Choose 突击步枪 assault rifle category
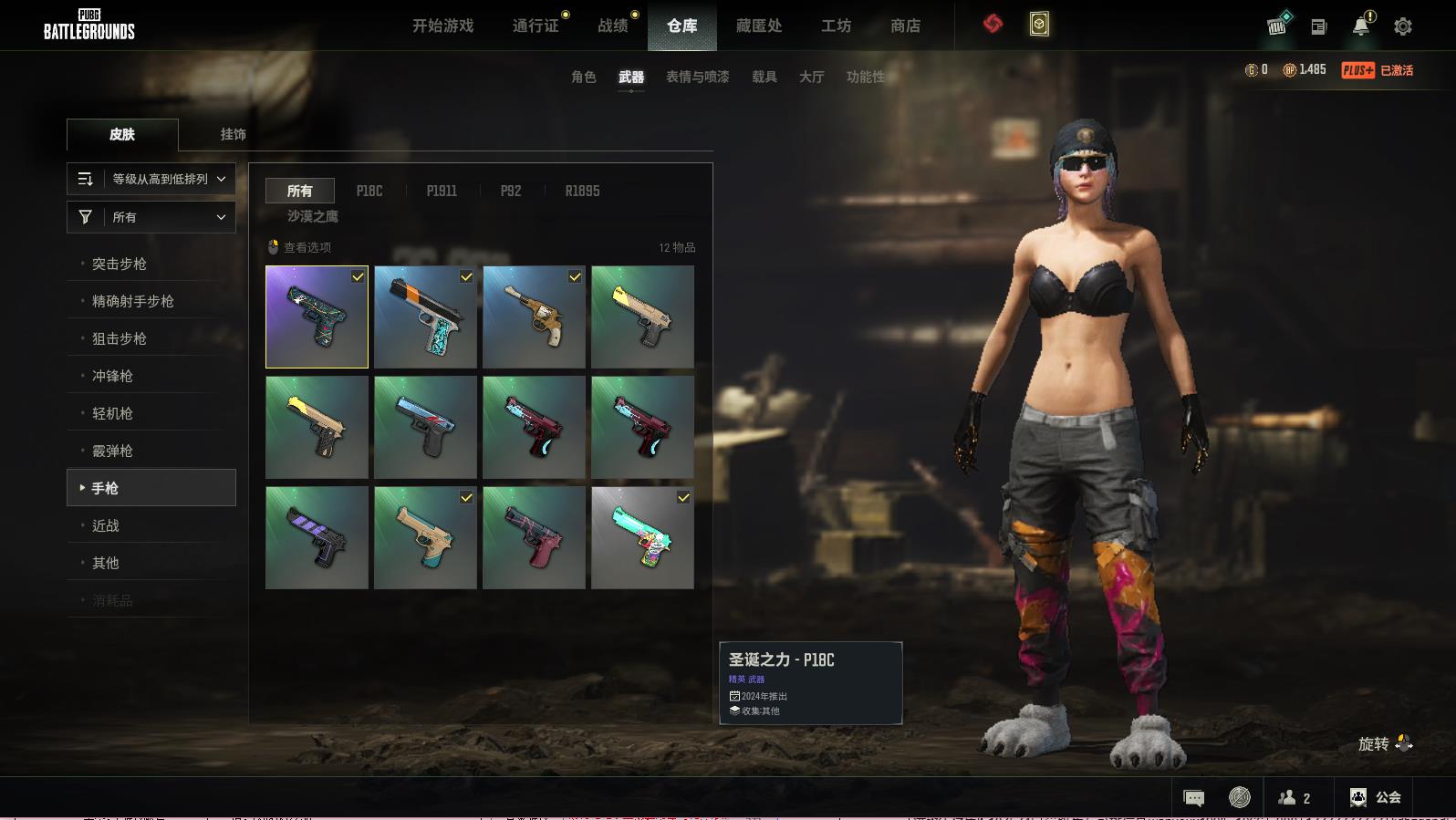The image size is (1456, 820). [x=120, y=264]
